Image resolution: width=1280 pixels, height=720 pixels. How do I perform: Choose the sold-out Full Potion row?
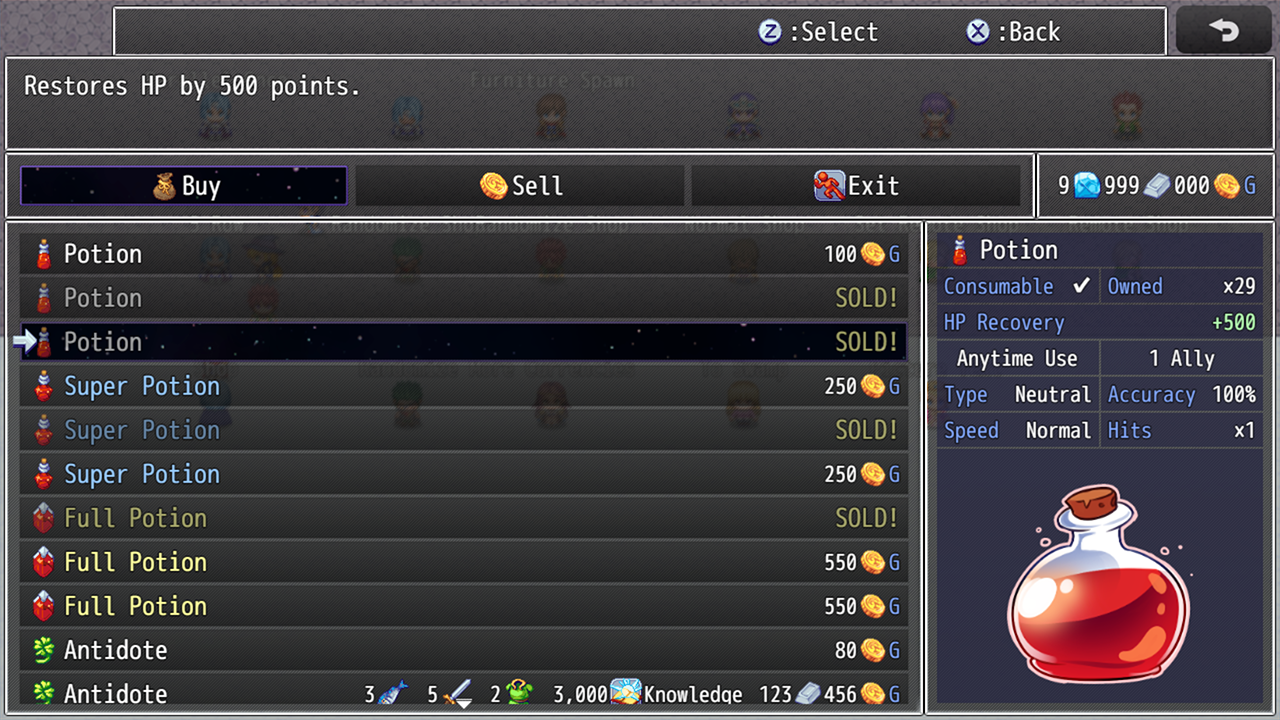click(x=464, y=518)
